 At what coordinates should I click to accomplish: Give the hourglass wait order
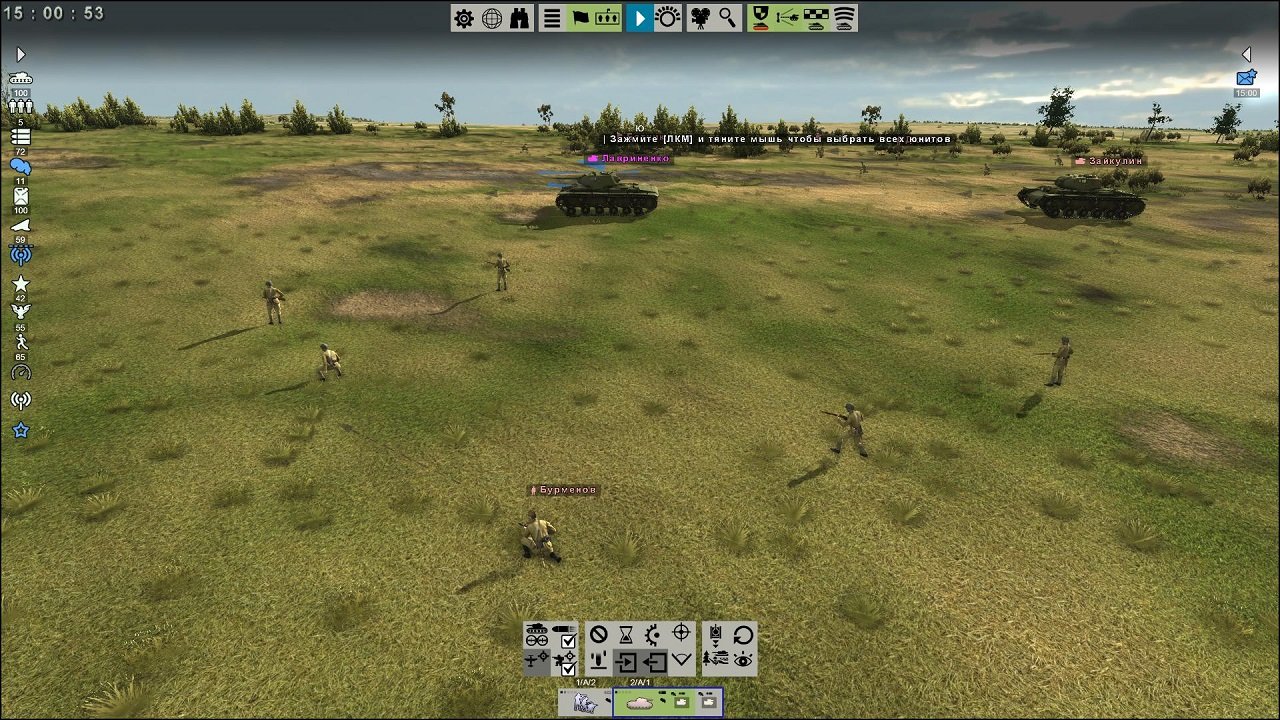pos(626,636)
